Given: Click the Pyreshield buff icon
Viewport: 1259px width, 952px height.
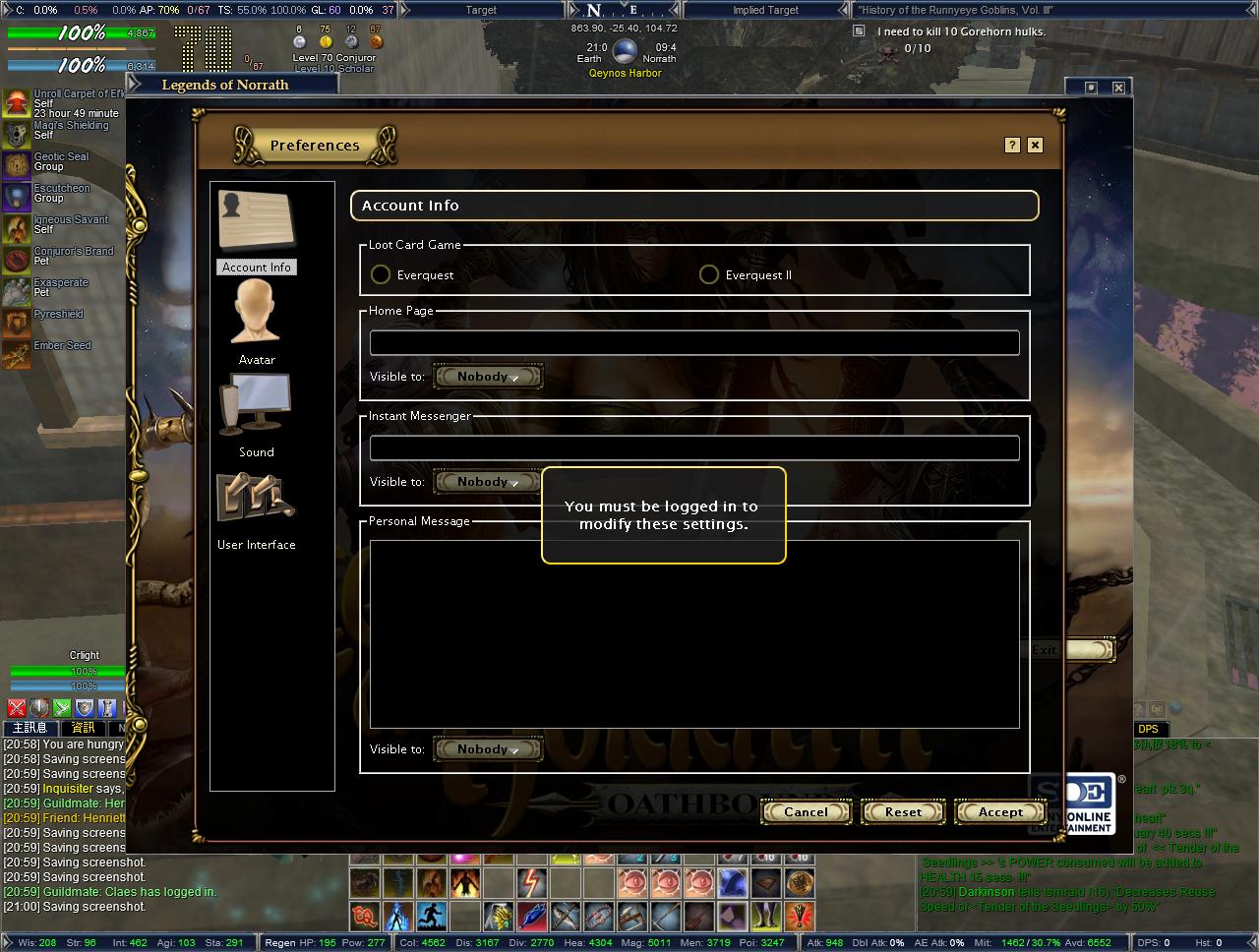Looking at the screenshot, I should (x=16, y=322).
